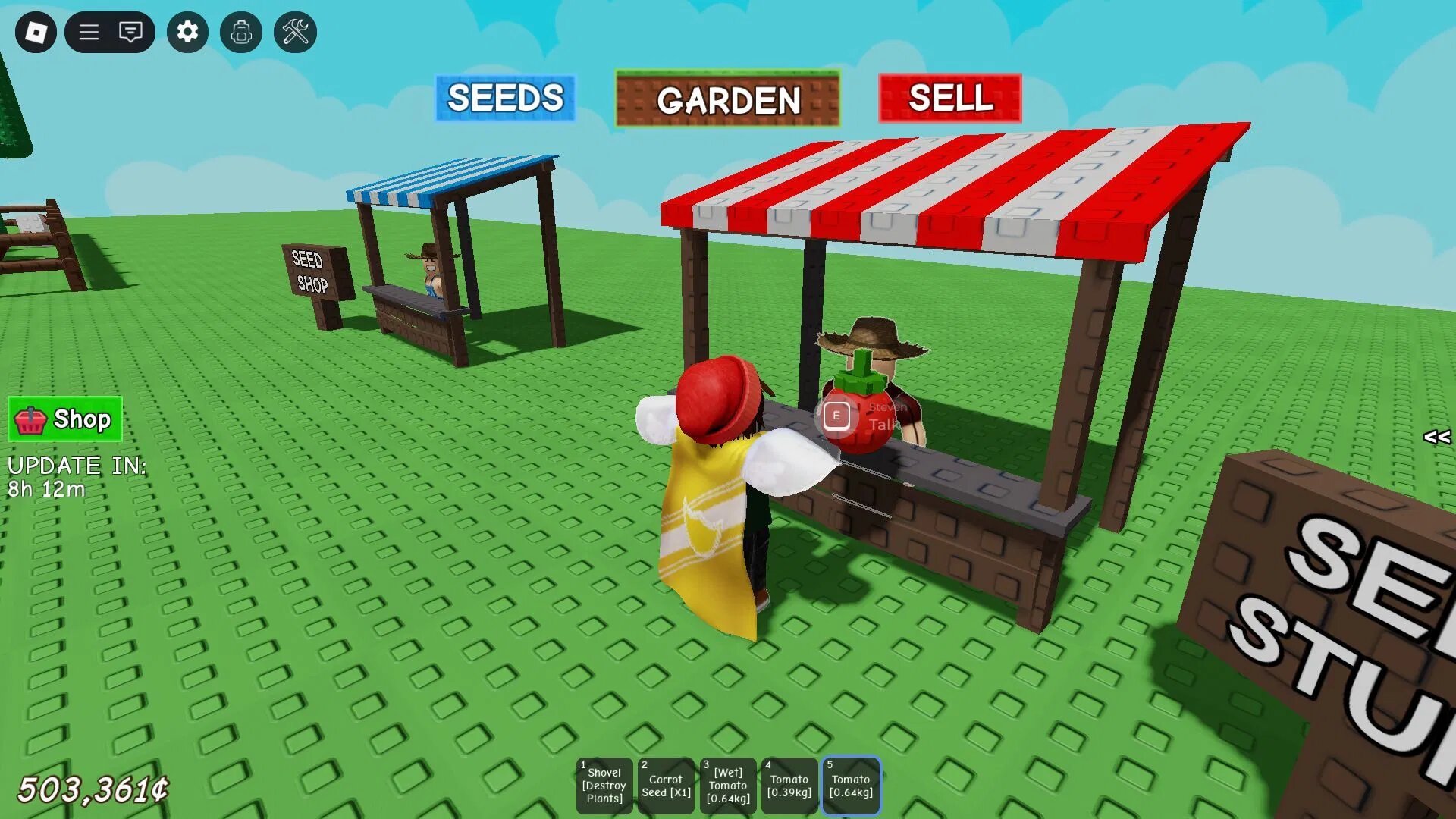
Task: Click the hammer and wrench tools icon
Action: (x=296, y=33)
